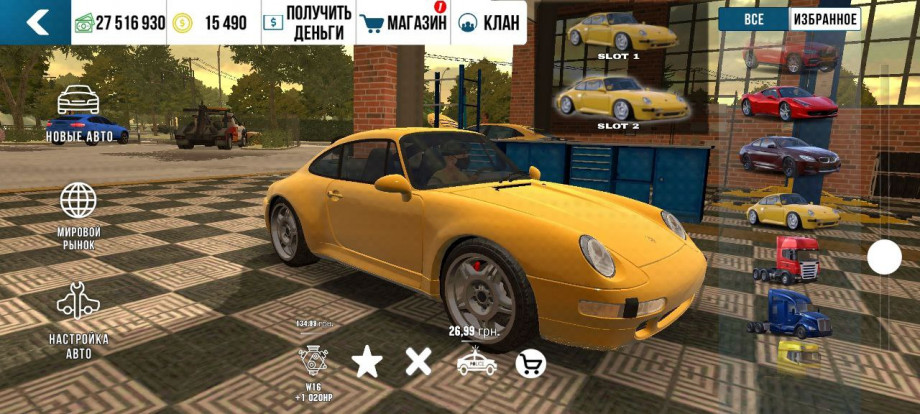Tap the gold coin balance

click(x=212, y=22)
